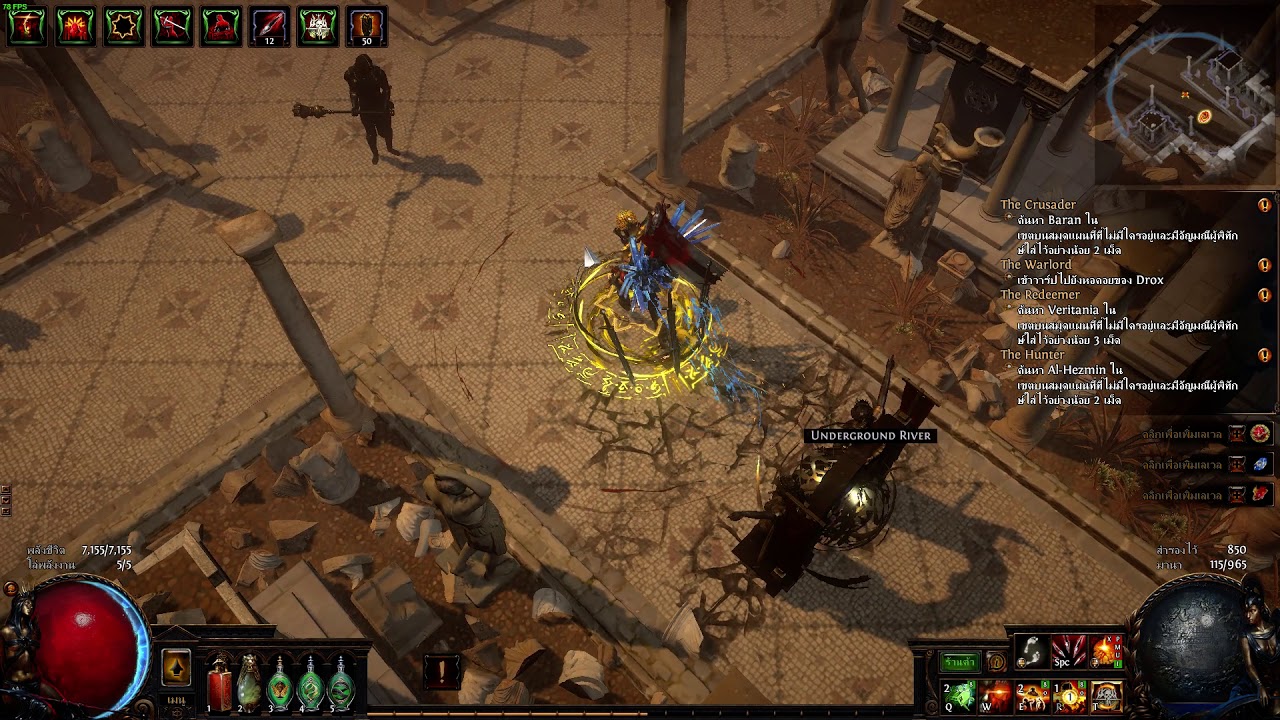Activate the red blades skill bound to Spc

point(1069,652)
